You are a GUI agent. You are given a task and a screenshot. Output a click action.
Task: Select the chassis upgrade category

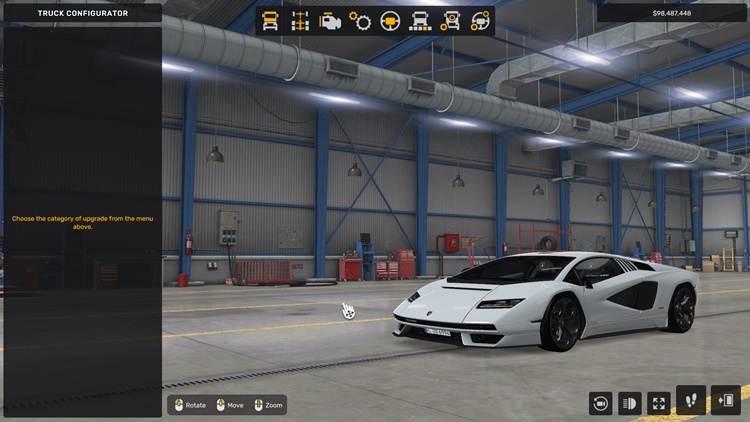(x=300, y=21)
